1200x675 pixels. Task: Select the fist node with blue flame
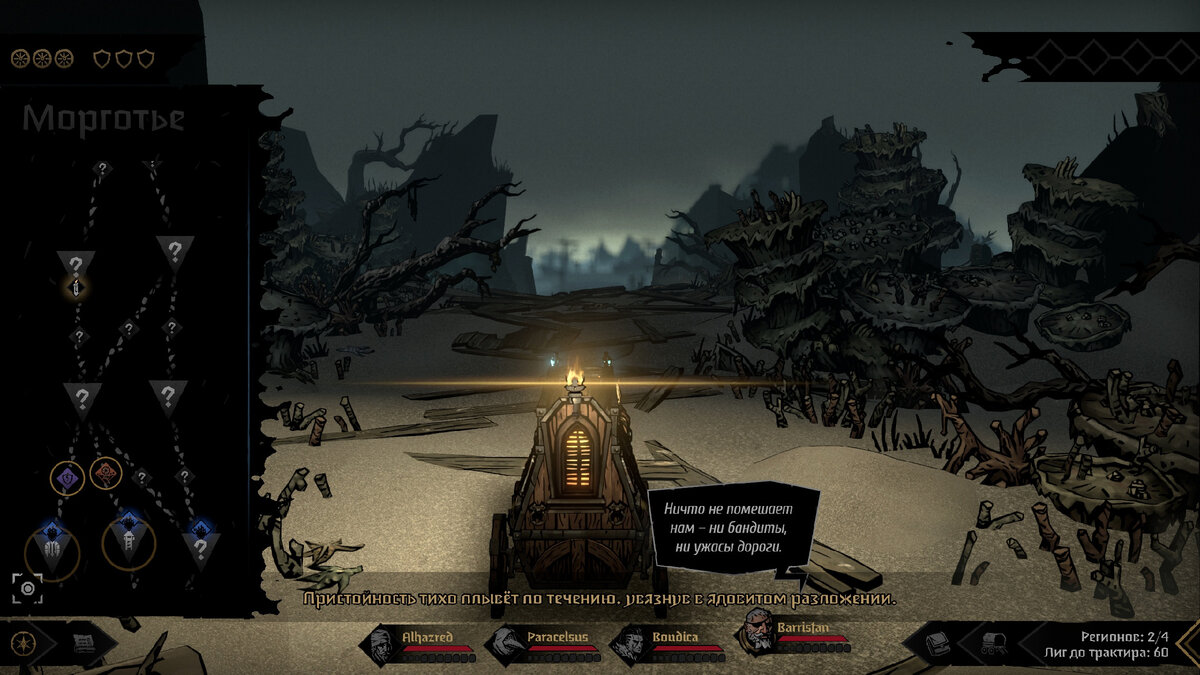point(52,547)
